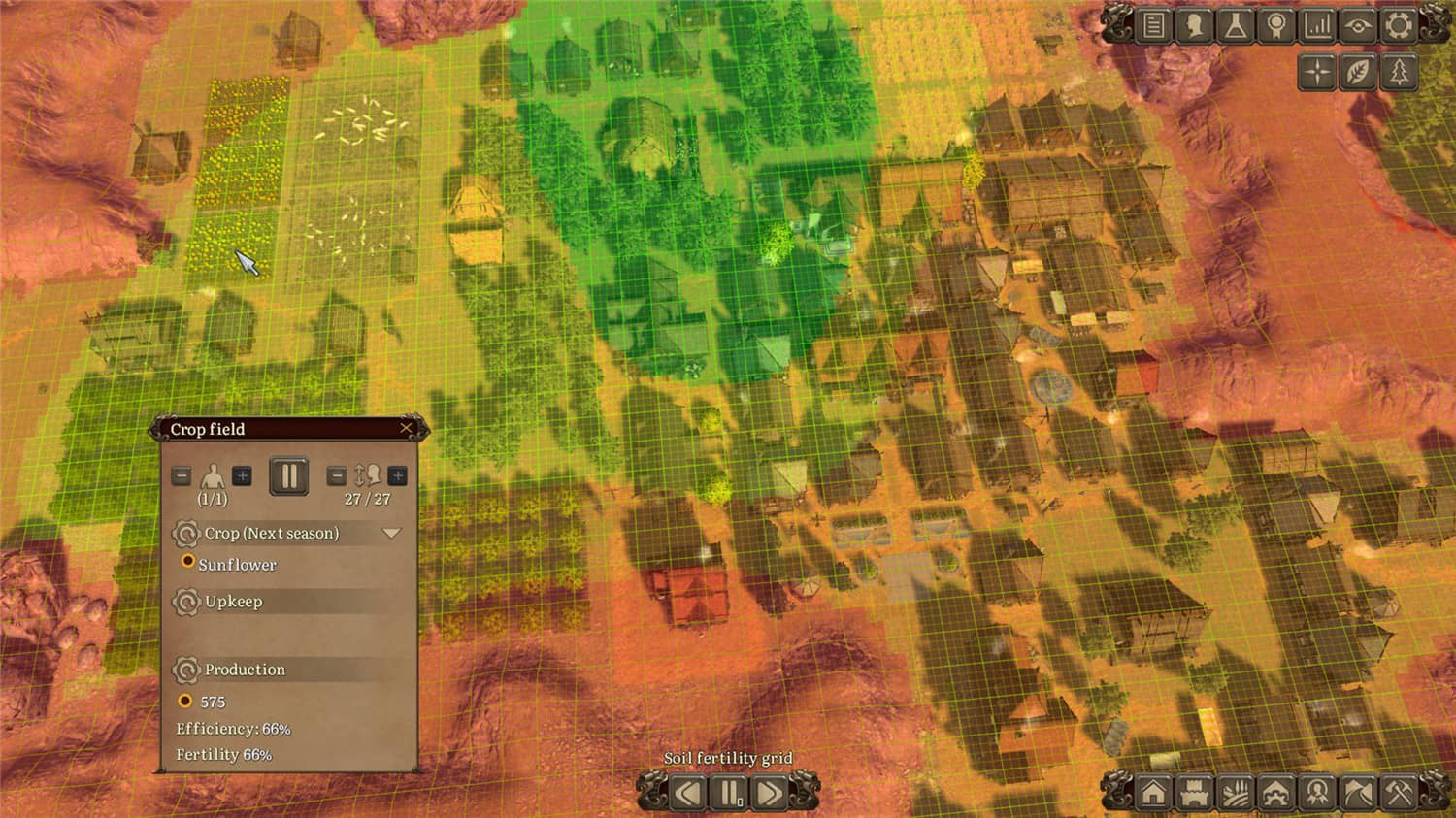Select the castle defense build category
This screenshot has height=818, width=1456.
tap(1195, 793)
